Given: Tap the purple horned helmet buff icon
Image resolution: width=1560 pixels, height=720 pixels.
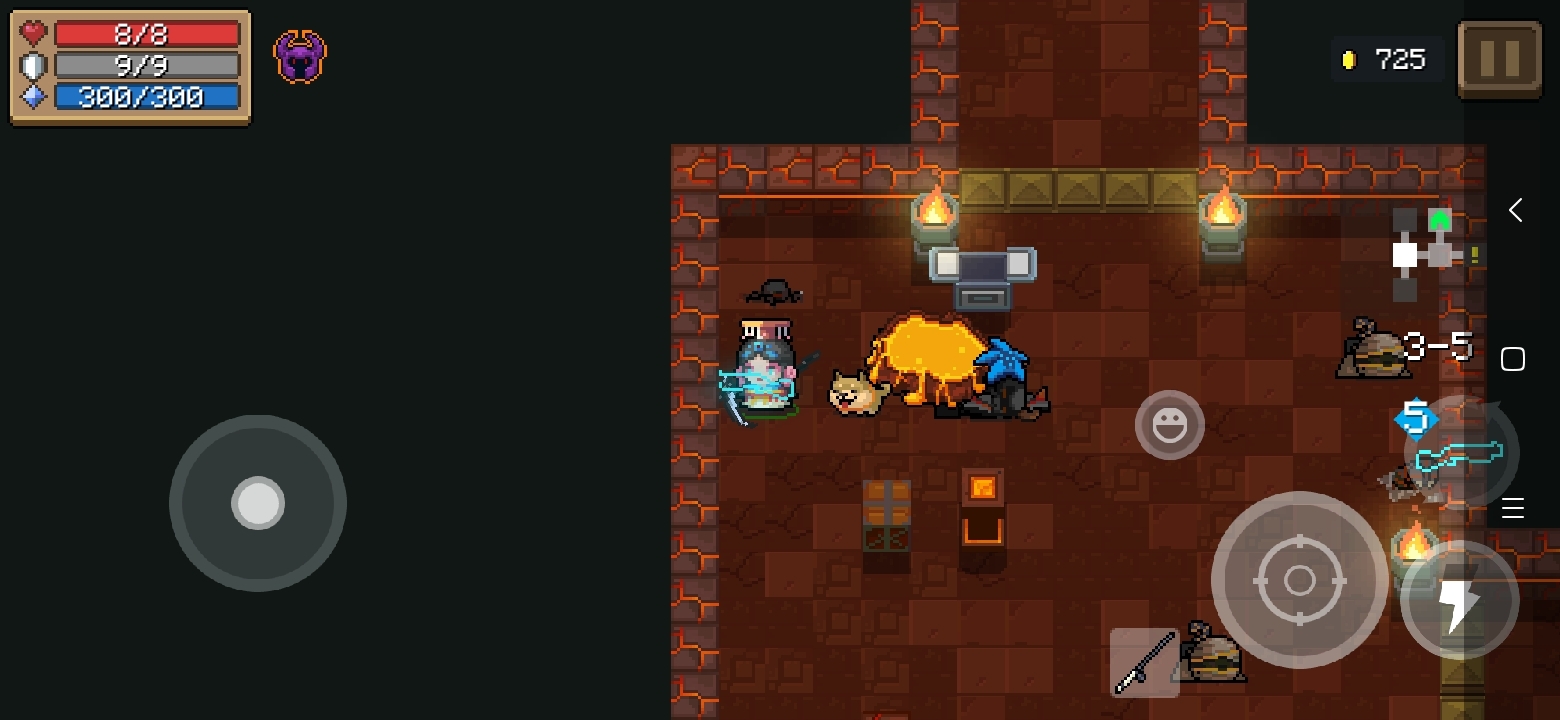Looking at the screenshot, I should coord(300,57).
